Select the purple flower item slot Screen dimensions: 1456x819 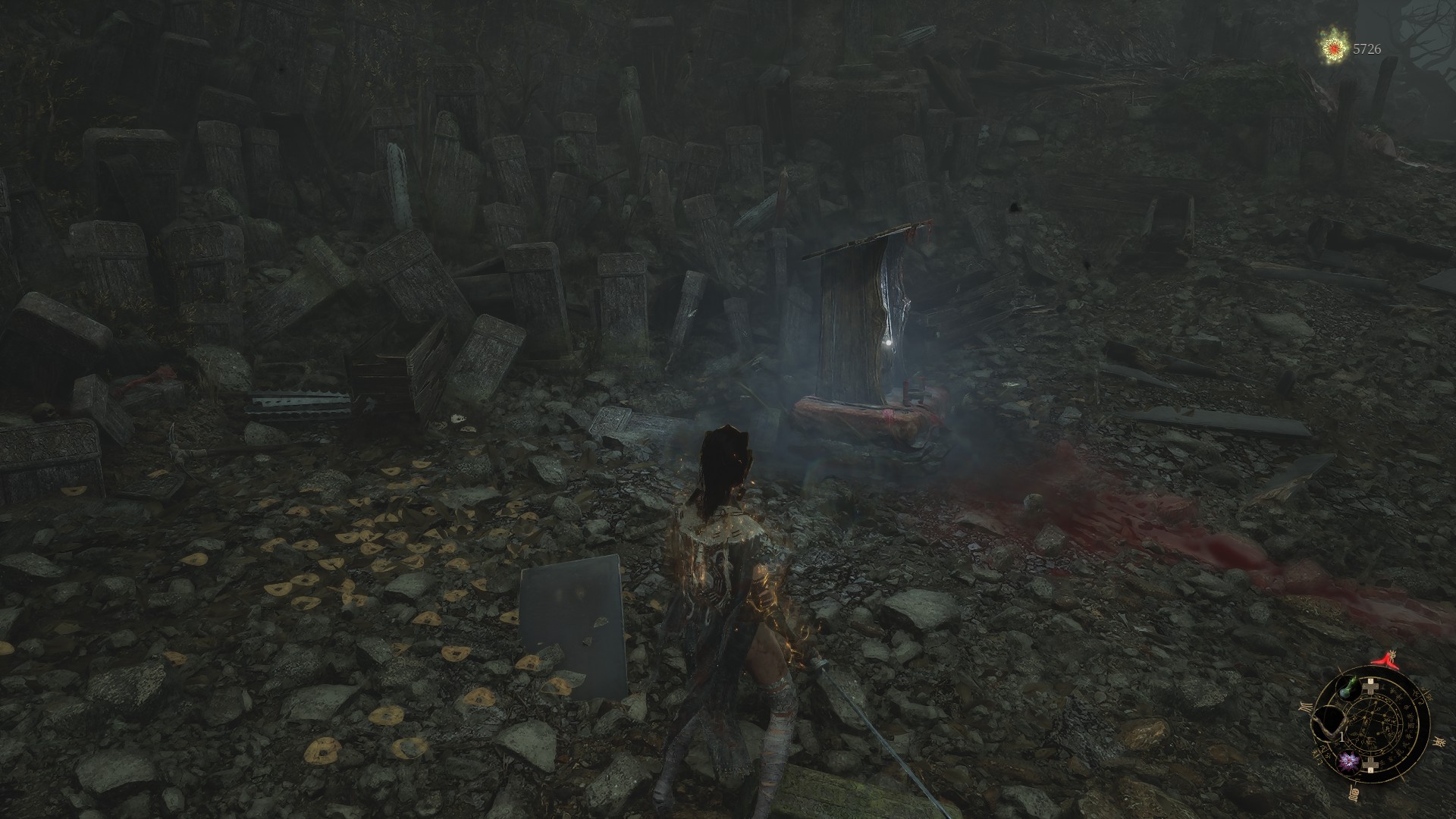[x=1348, y=761]
